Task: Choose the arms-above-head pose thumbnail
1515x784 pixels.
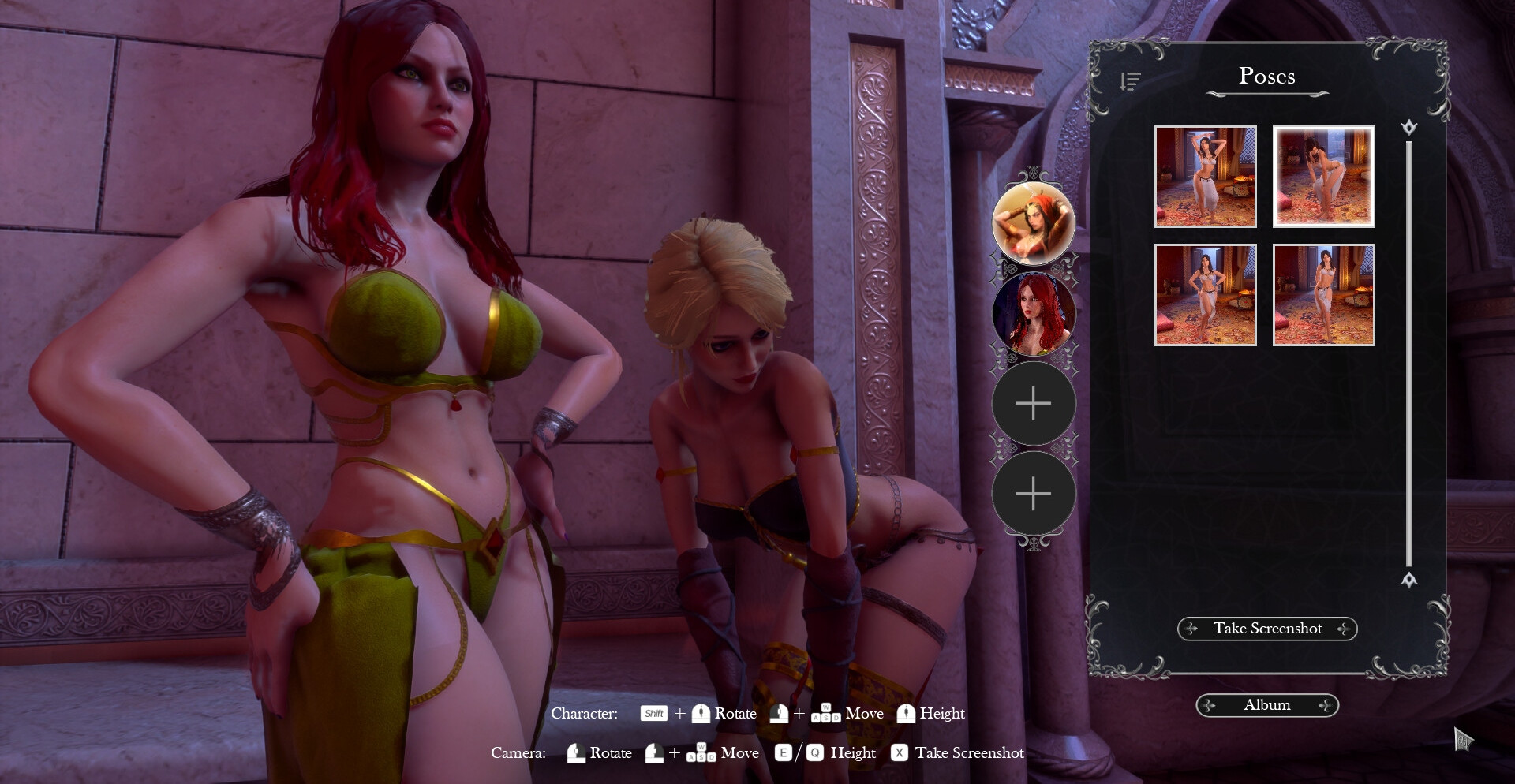Action: pos(1205,177)
